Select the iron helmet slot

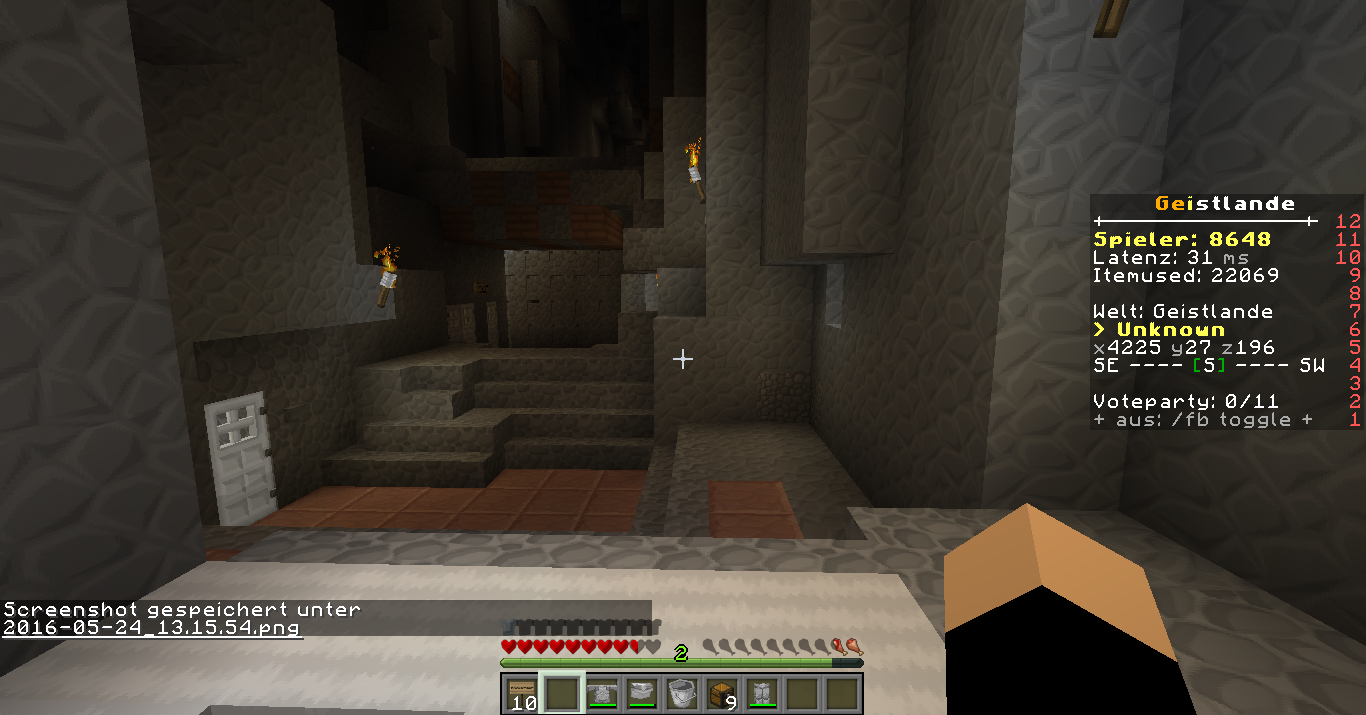point(641,693)
